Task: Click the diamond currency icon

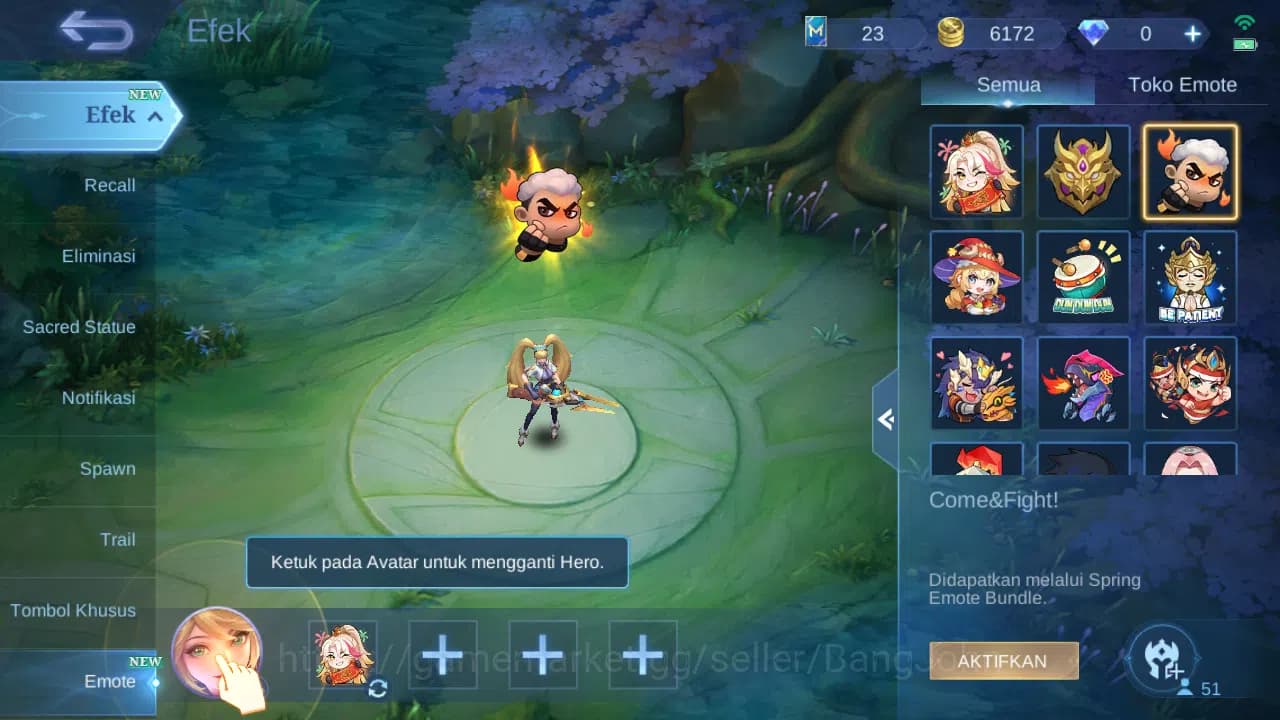Action: (x=1096, y=33)
